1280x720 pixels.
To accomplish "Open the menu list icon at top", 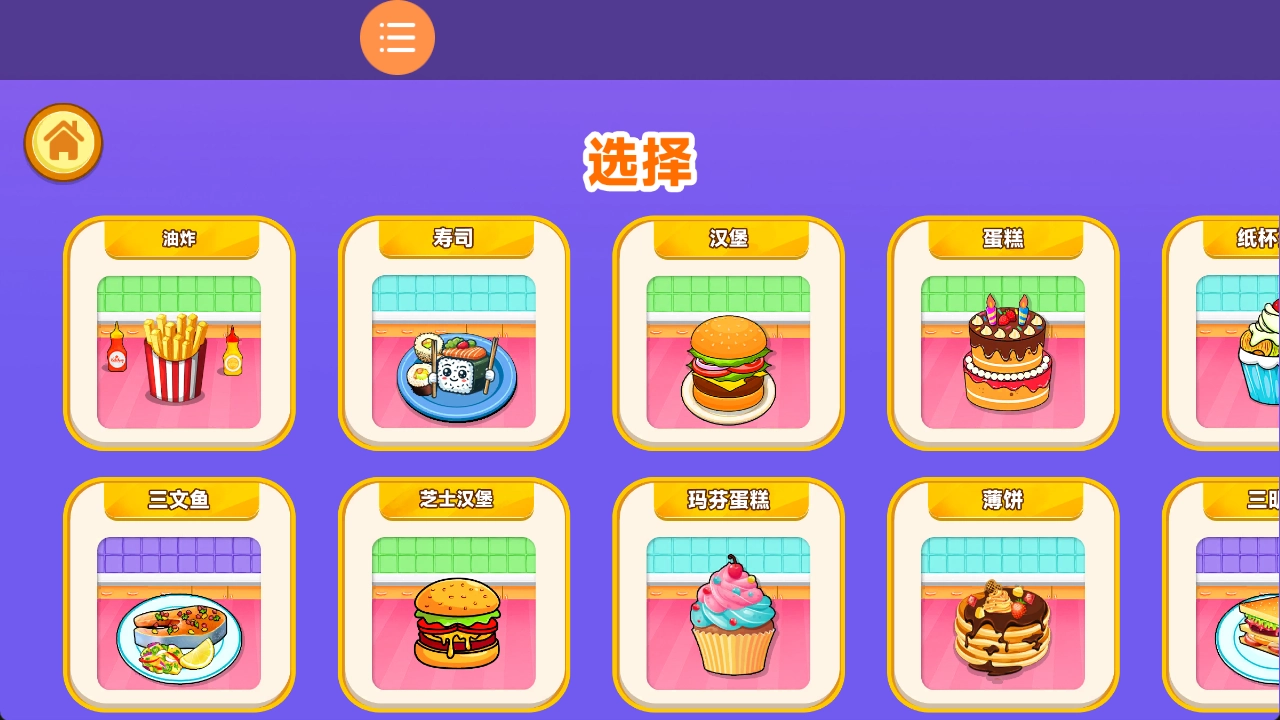I will click(397, 37).
